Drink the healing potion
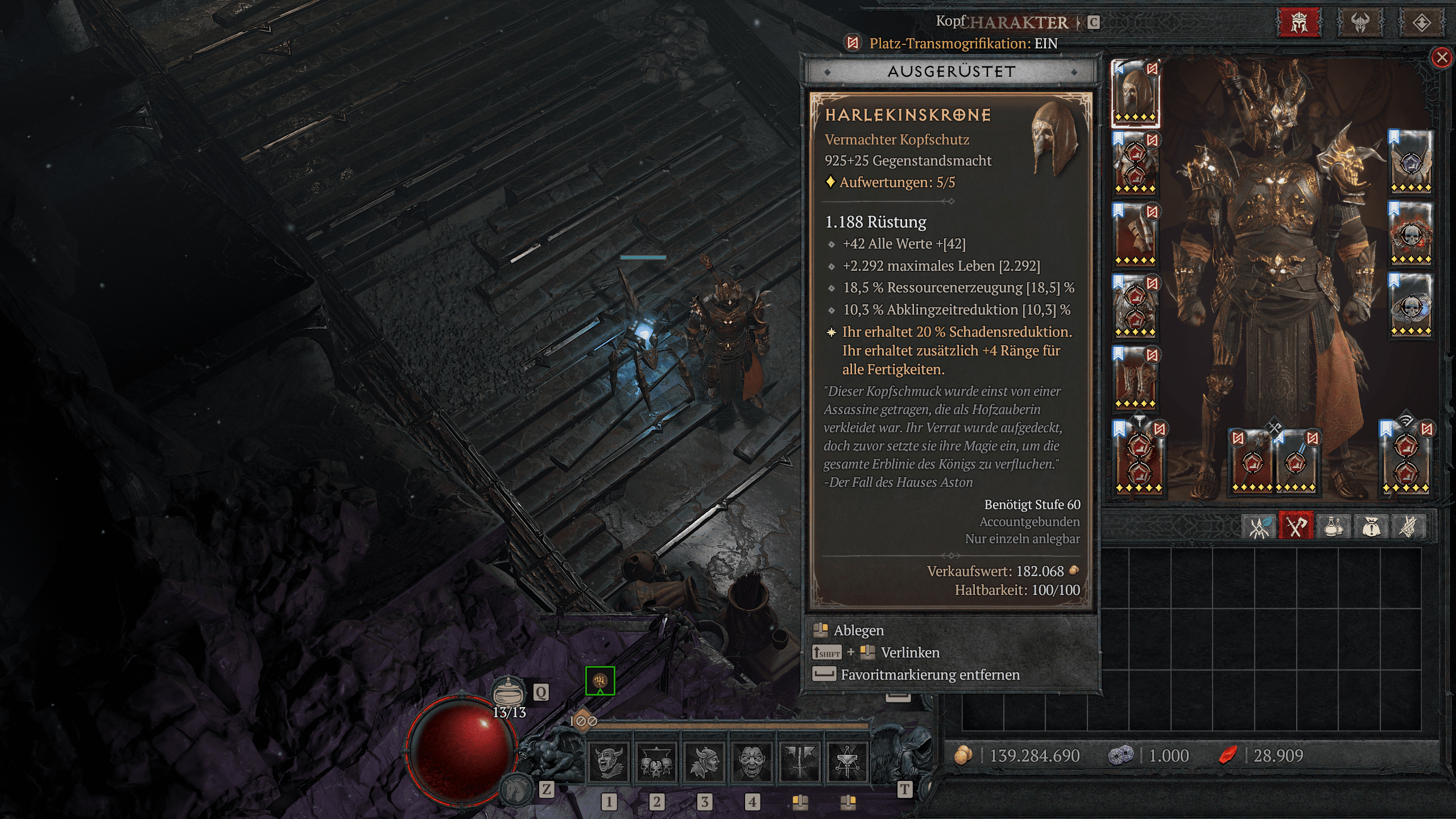1456x819 pixels. (509, 692)
